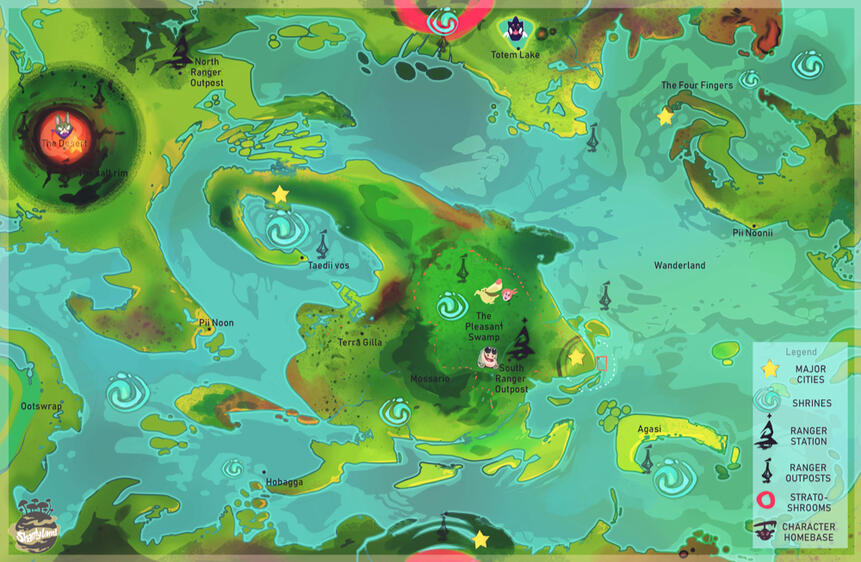Click the yellow long-nosed character marker
The height and width of the screenshot is (562, 861).
(x=488, y=292)
